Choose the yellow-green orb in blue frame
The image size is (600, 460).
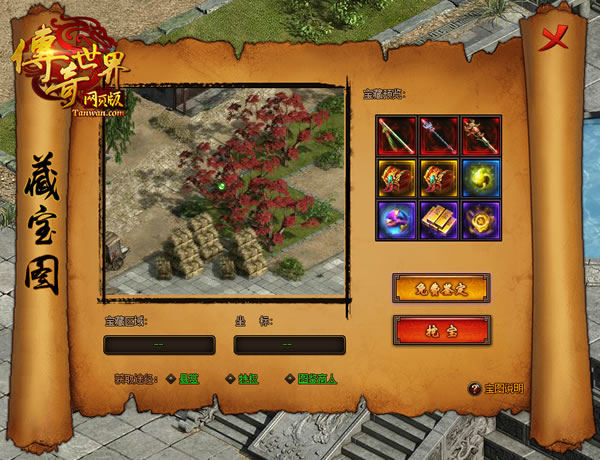pyautogui.click(x=481, y=177)
